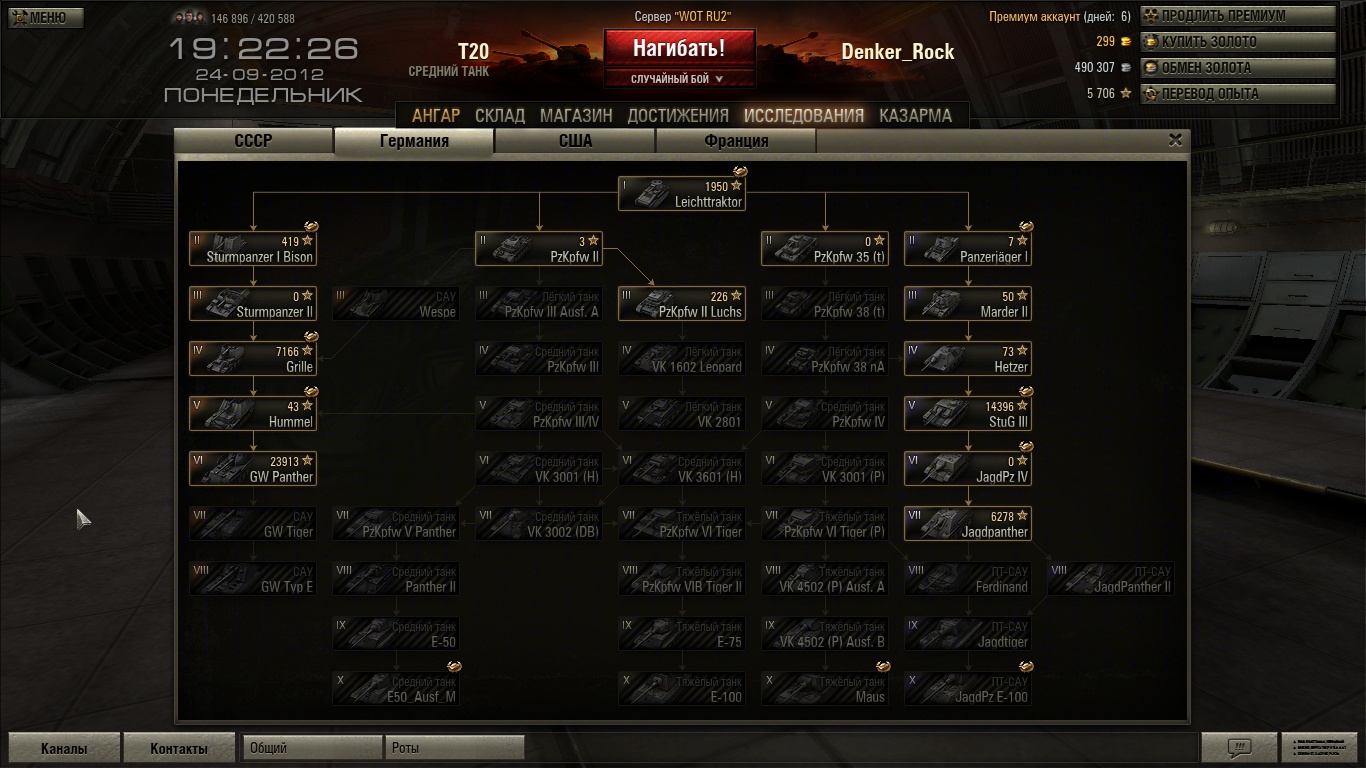
Task: Open the СКЛАД section
Action: [500, 116]
